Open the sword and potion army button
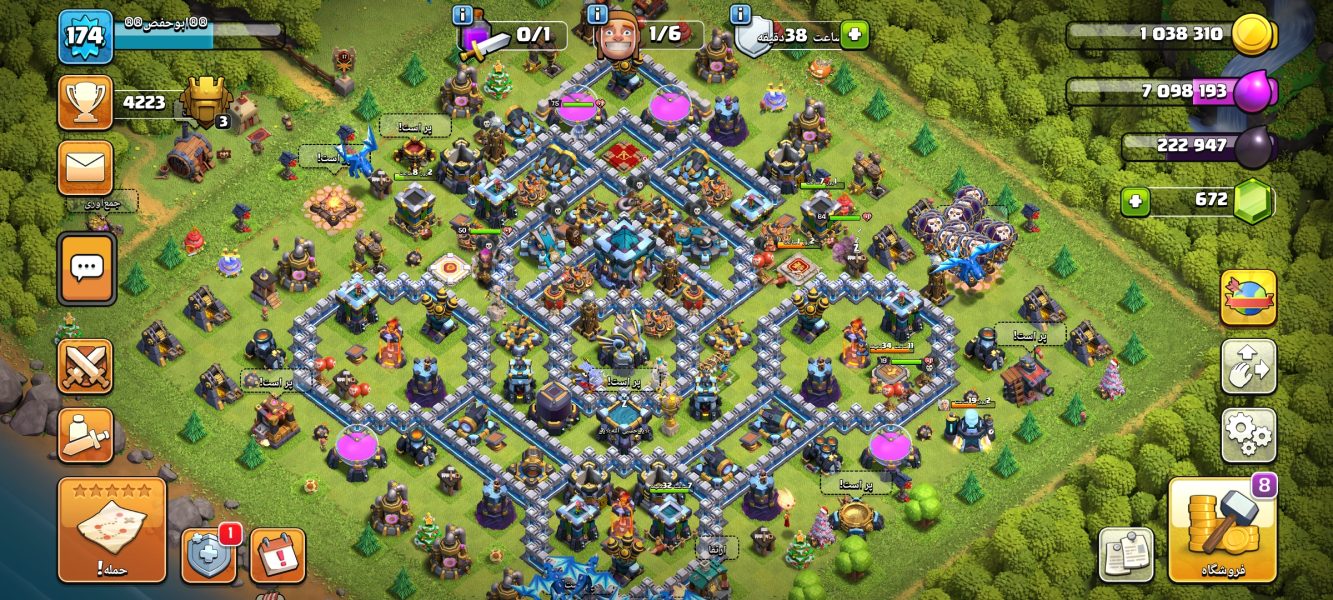1333x600 pixels. [x=85, y=435]
